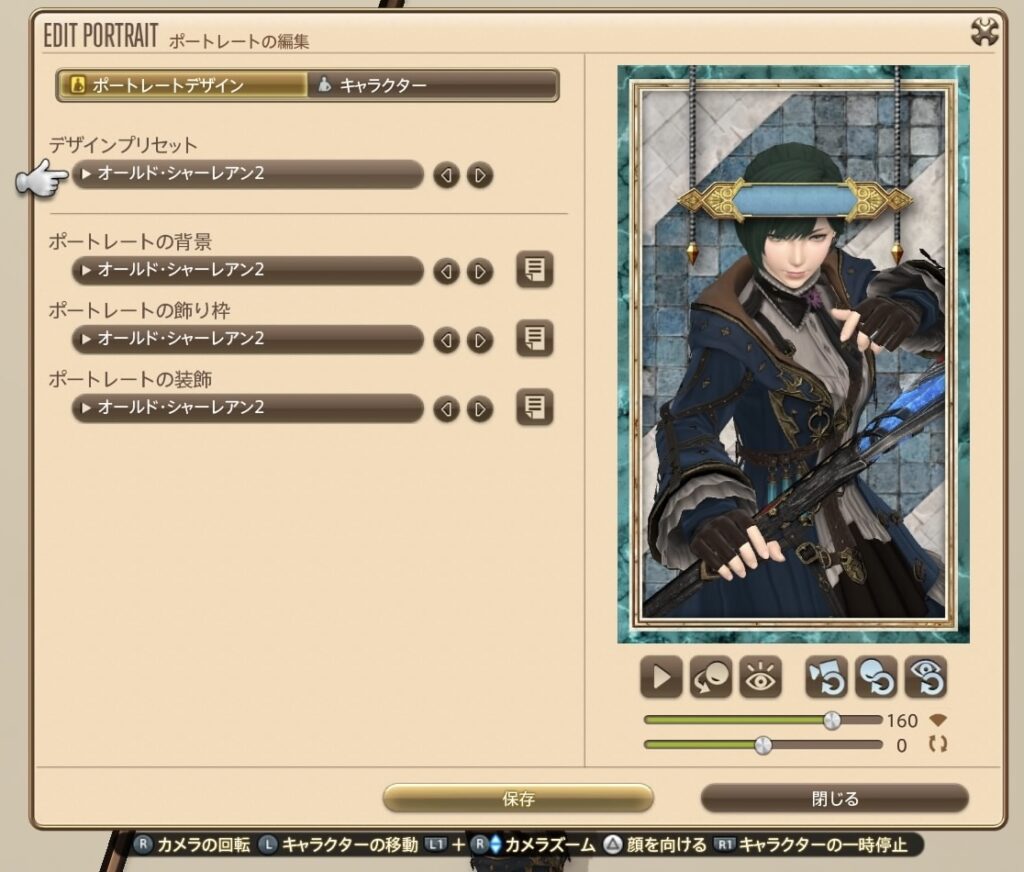Close Edit Portrait with top-right X

[x=985, y=33]
